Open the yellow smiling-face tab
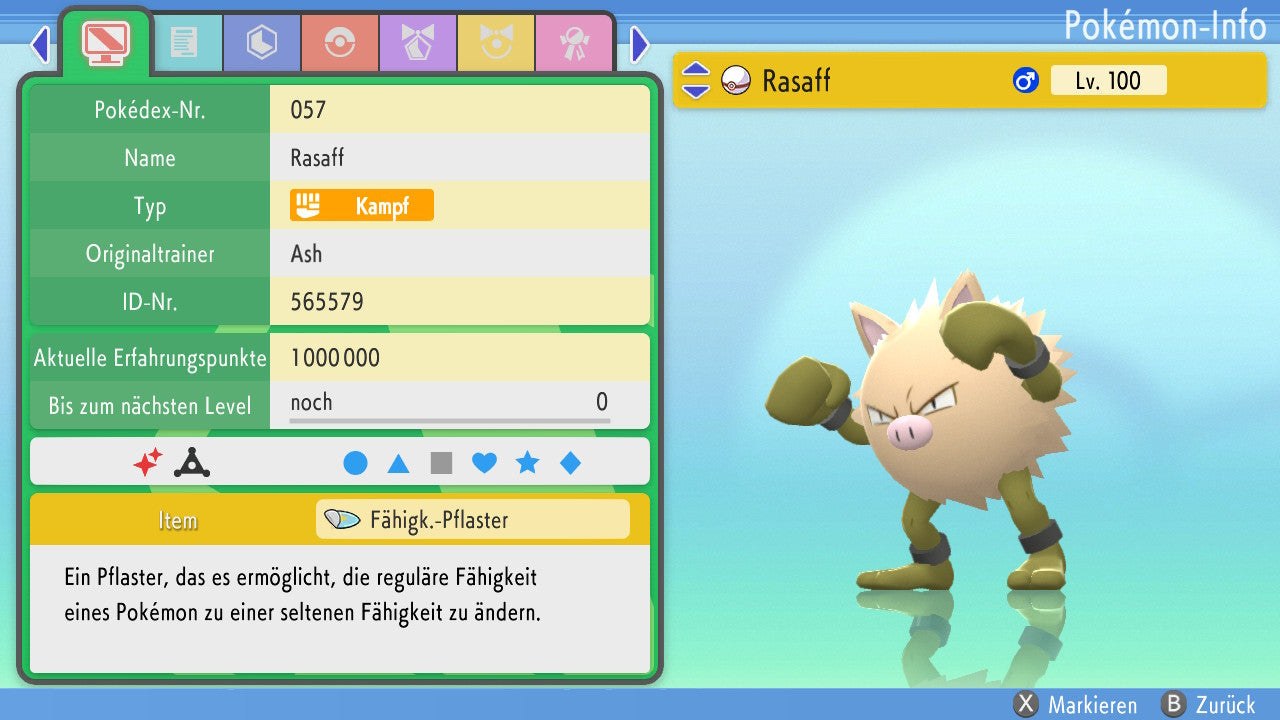Viewport: 1280px width, 720px height. coord(496,42)
